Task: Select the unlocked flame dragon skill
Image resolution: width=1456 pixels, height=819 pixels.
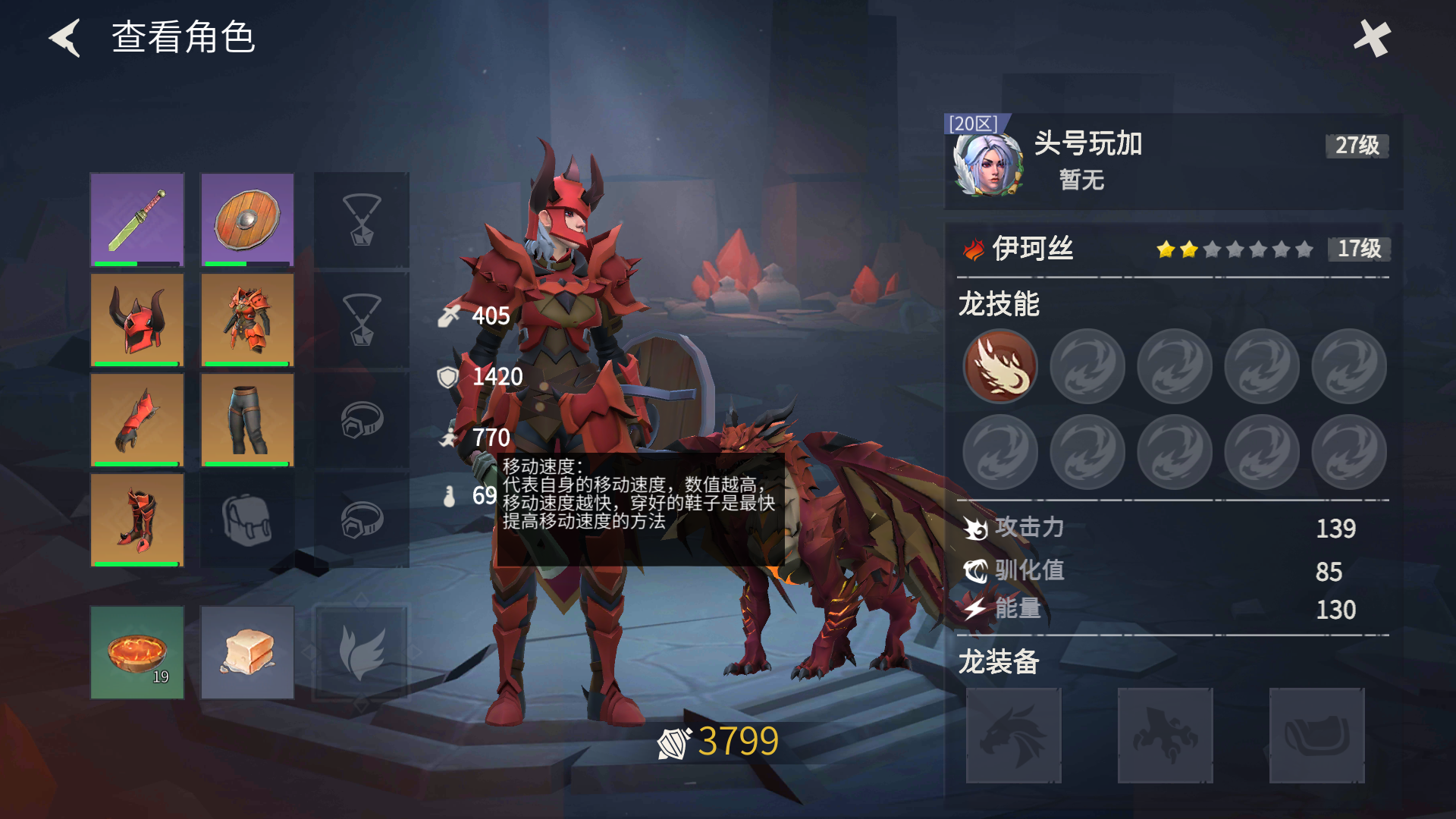Action: tap(999, 366)
